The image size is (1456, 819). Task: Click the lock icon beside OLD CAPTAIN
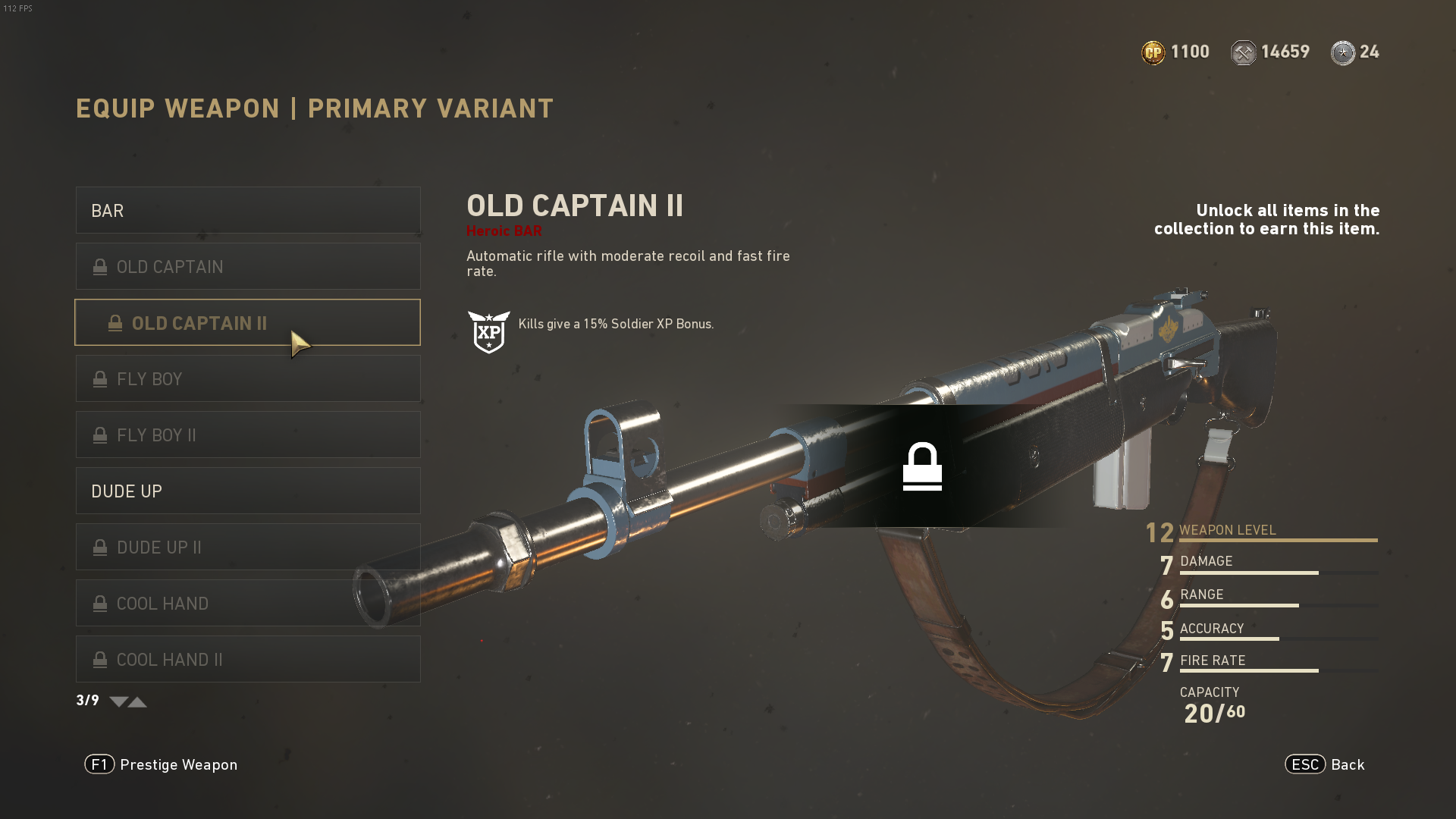[99, 266]
